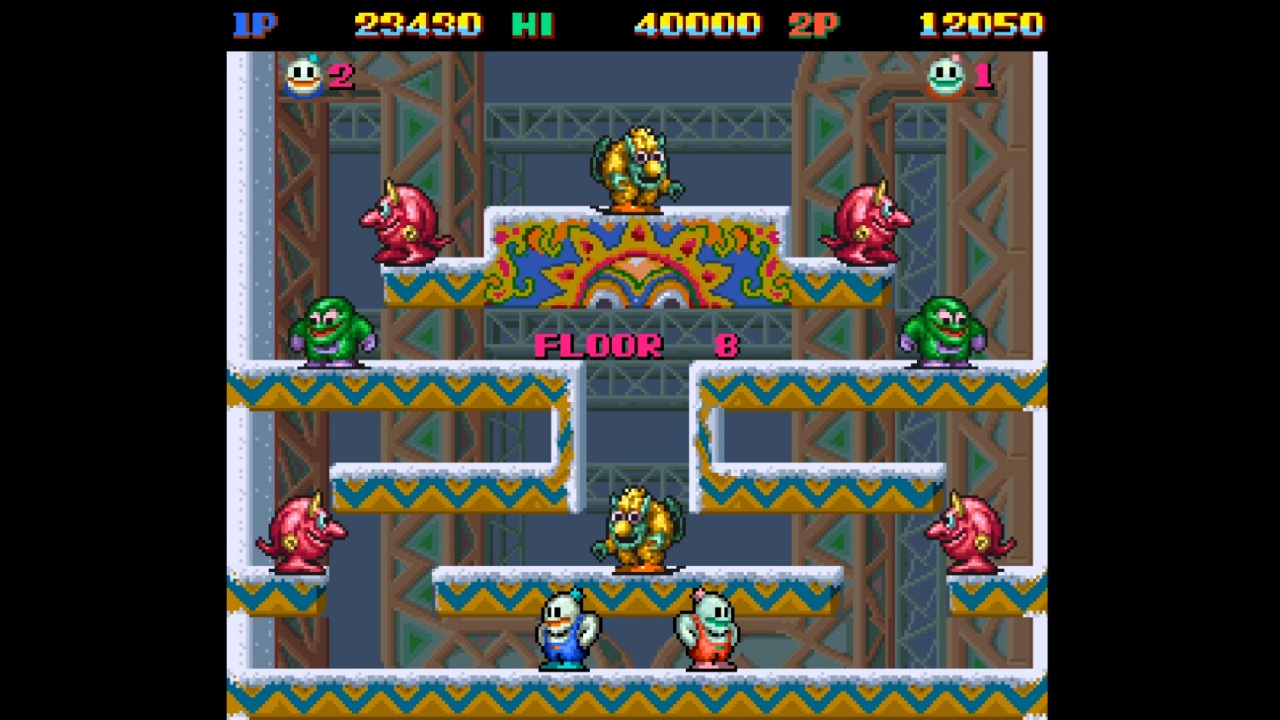
Task: Click the 2P green snowman life icon
Action: (x=946, y=78)
